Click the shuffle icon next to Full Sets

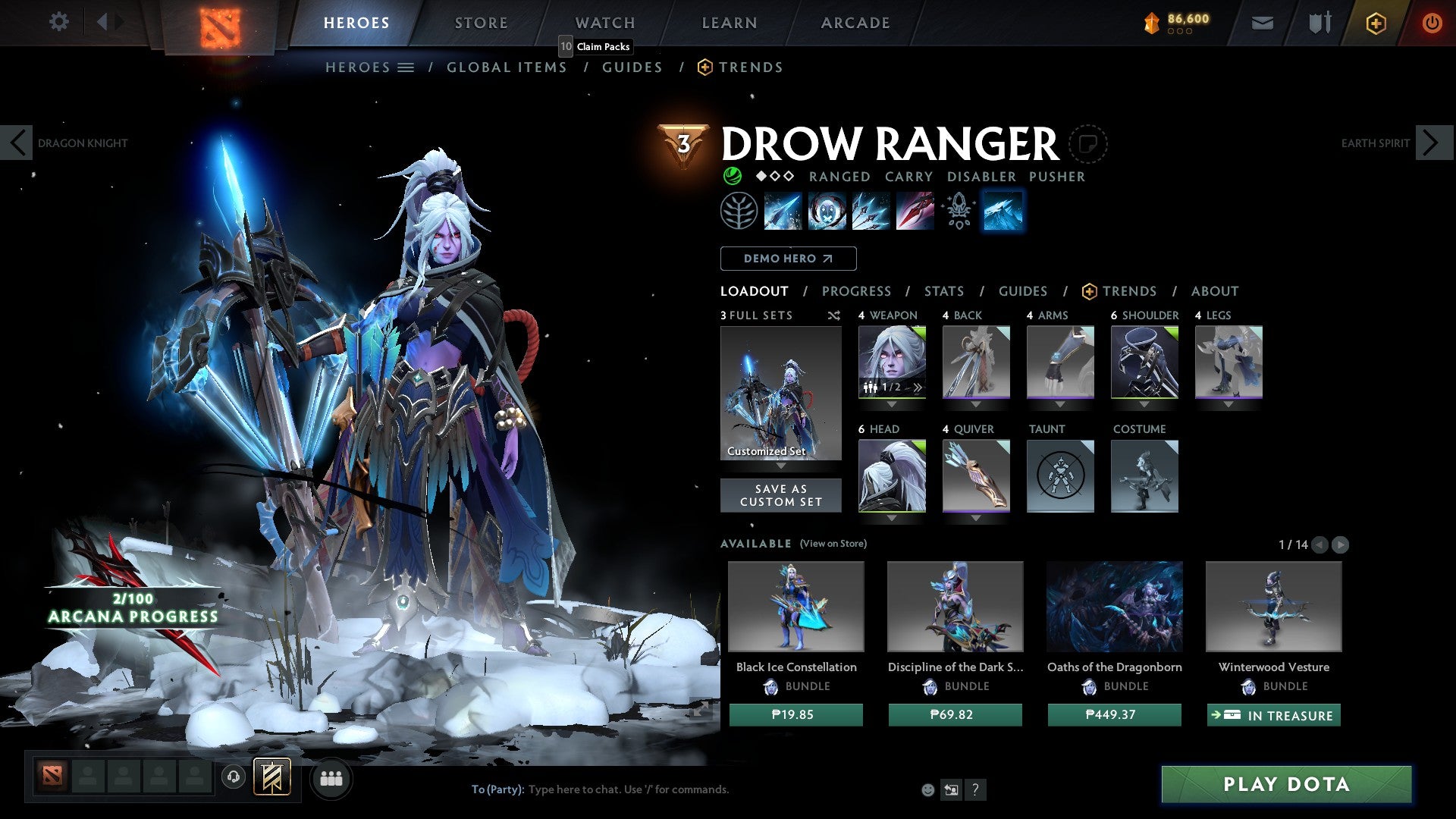pos(833,315)
